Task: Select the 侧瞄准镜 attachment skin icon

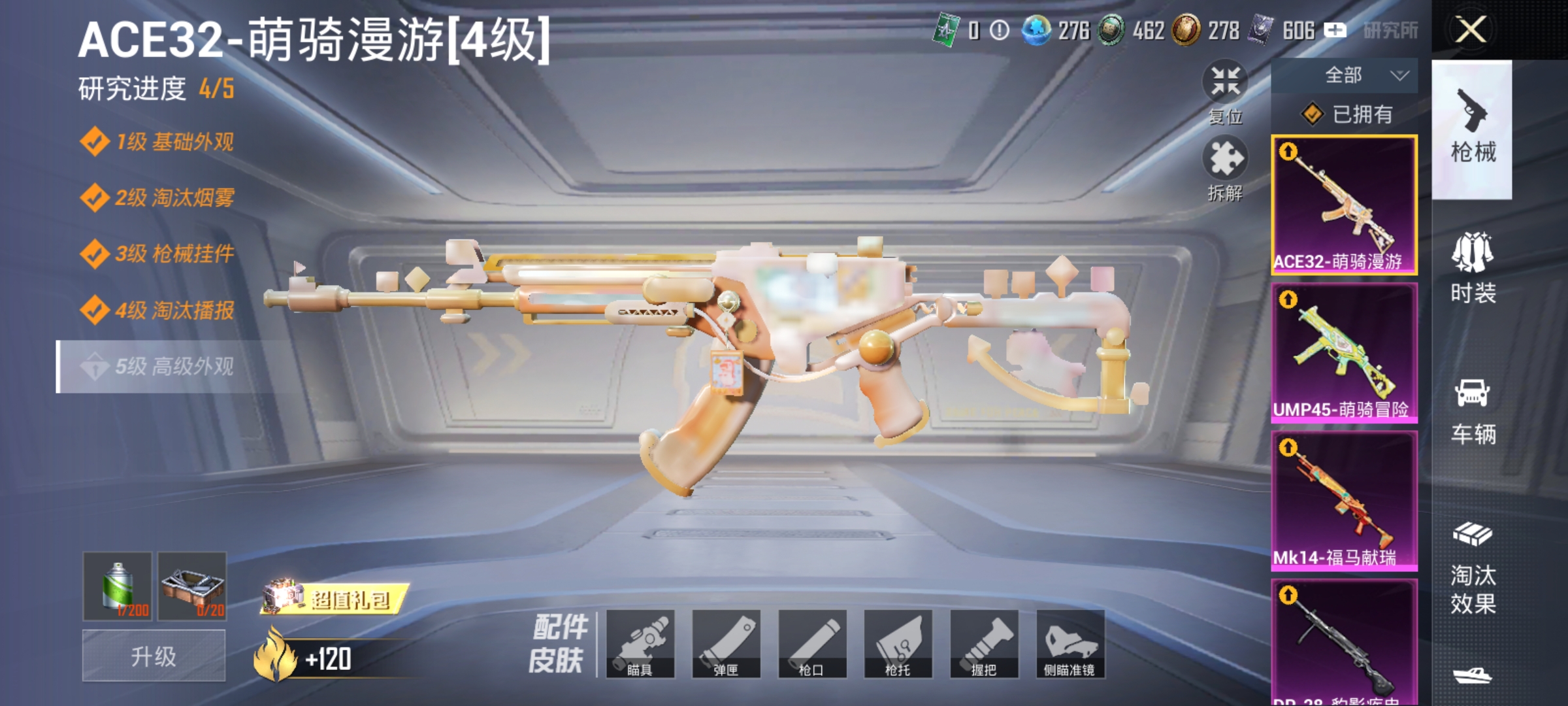Action: (x=1070, y=644)
